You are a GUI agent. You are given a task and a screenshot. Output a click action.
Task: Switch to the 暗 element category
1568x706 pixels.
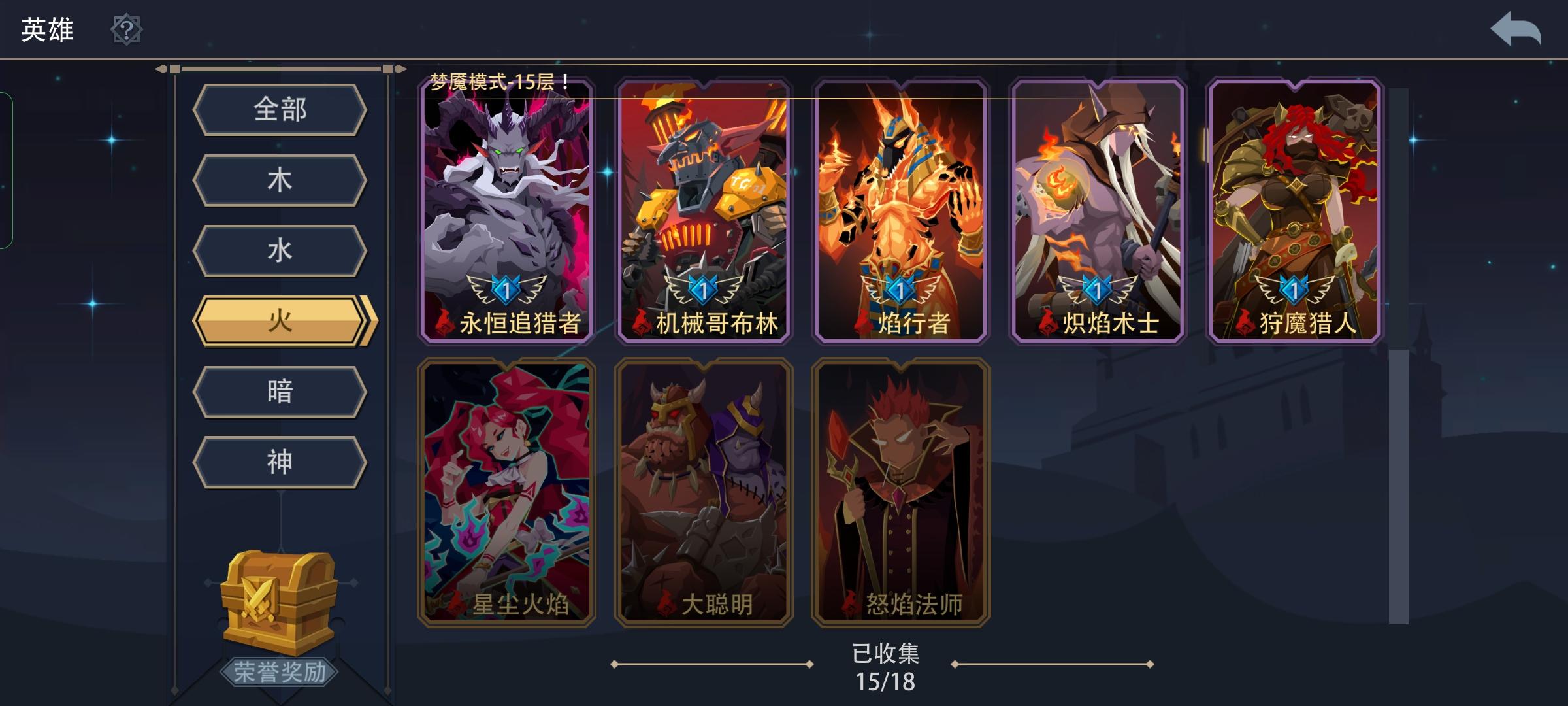point(280,392)
